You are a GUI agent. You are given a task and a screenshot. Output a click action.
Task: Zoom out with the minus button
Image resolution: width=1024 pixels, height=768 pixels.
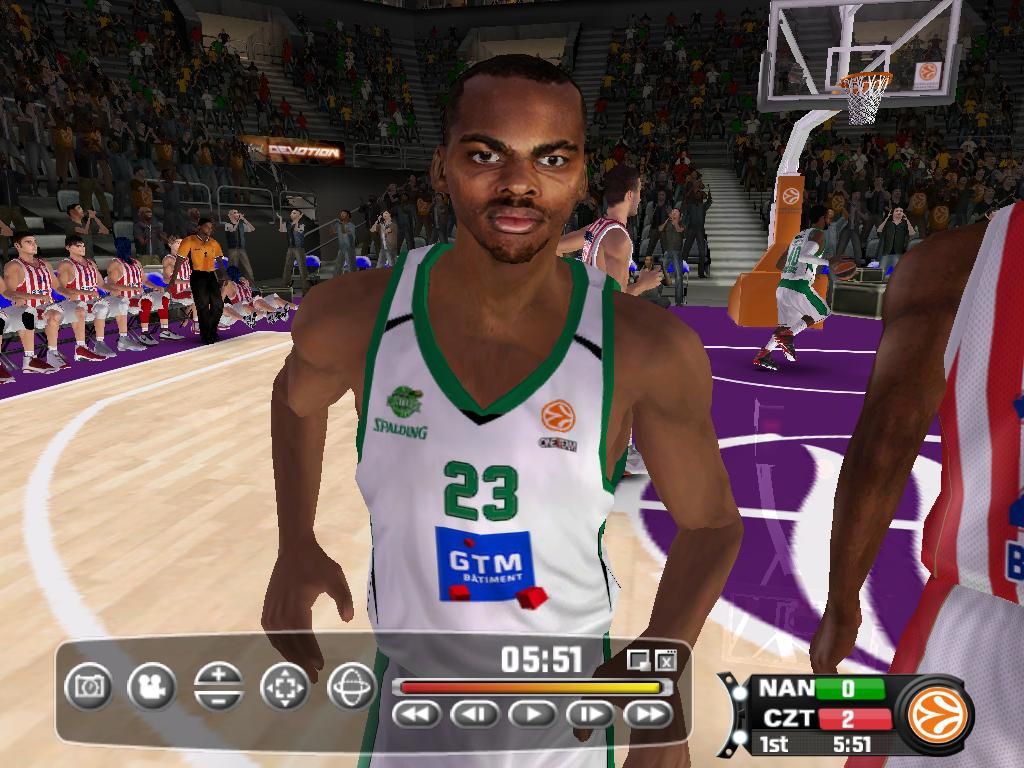[219, 698]
